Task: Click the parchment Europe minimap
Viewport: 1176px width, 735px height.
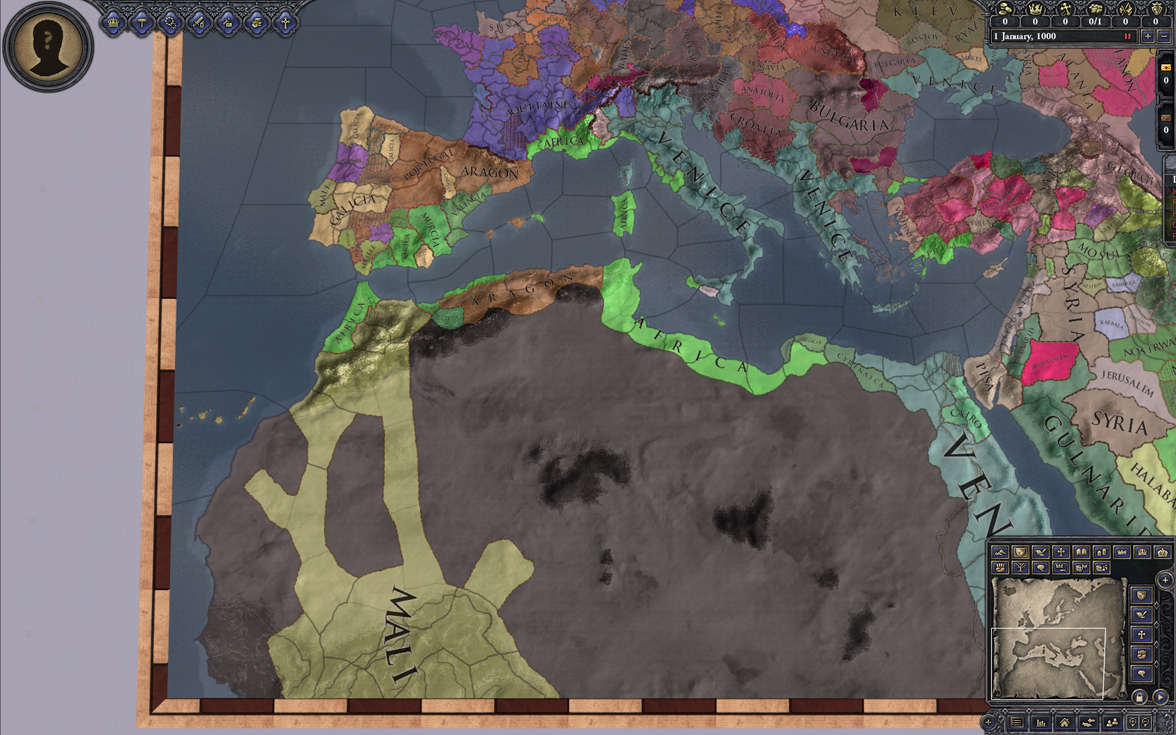Action: [1058, 638]
